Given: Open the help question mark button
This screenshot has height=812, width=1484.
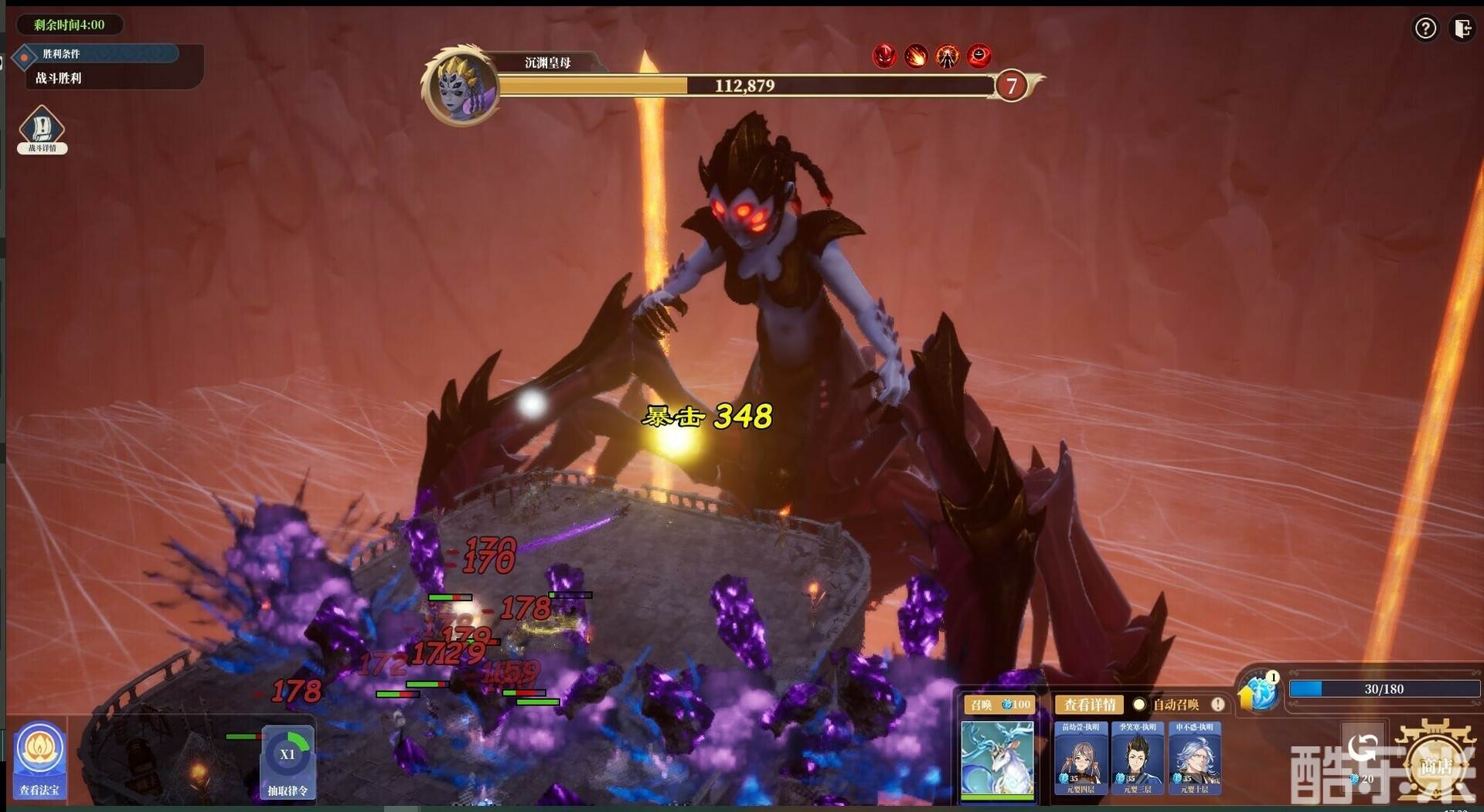Looking at the screenshot, I should (1425, 29).
